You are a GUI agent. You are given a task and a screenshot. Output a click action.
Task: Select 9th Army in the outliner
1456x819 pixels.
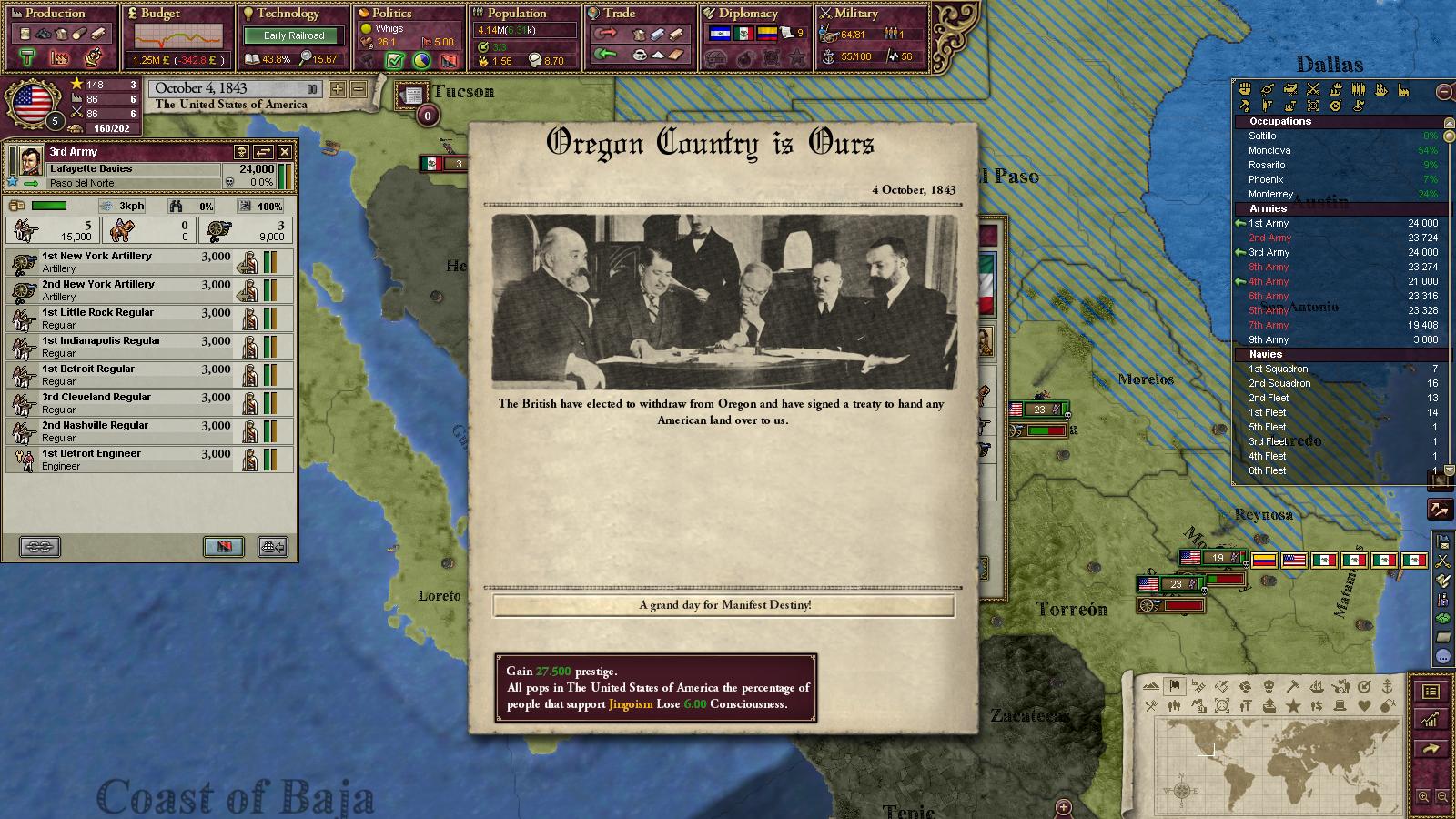(x=1269, y=339)
